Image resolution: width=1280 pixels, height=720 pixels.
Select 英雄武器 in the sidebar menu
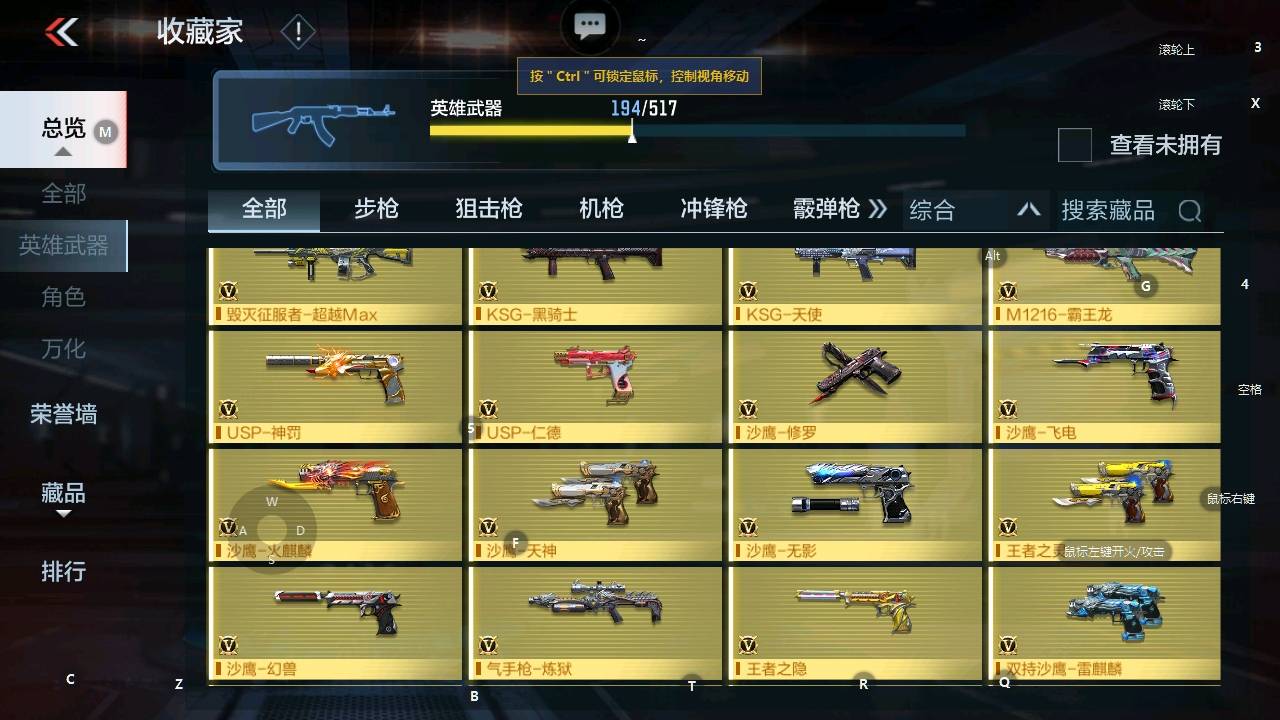[x=63, y=245]
